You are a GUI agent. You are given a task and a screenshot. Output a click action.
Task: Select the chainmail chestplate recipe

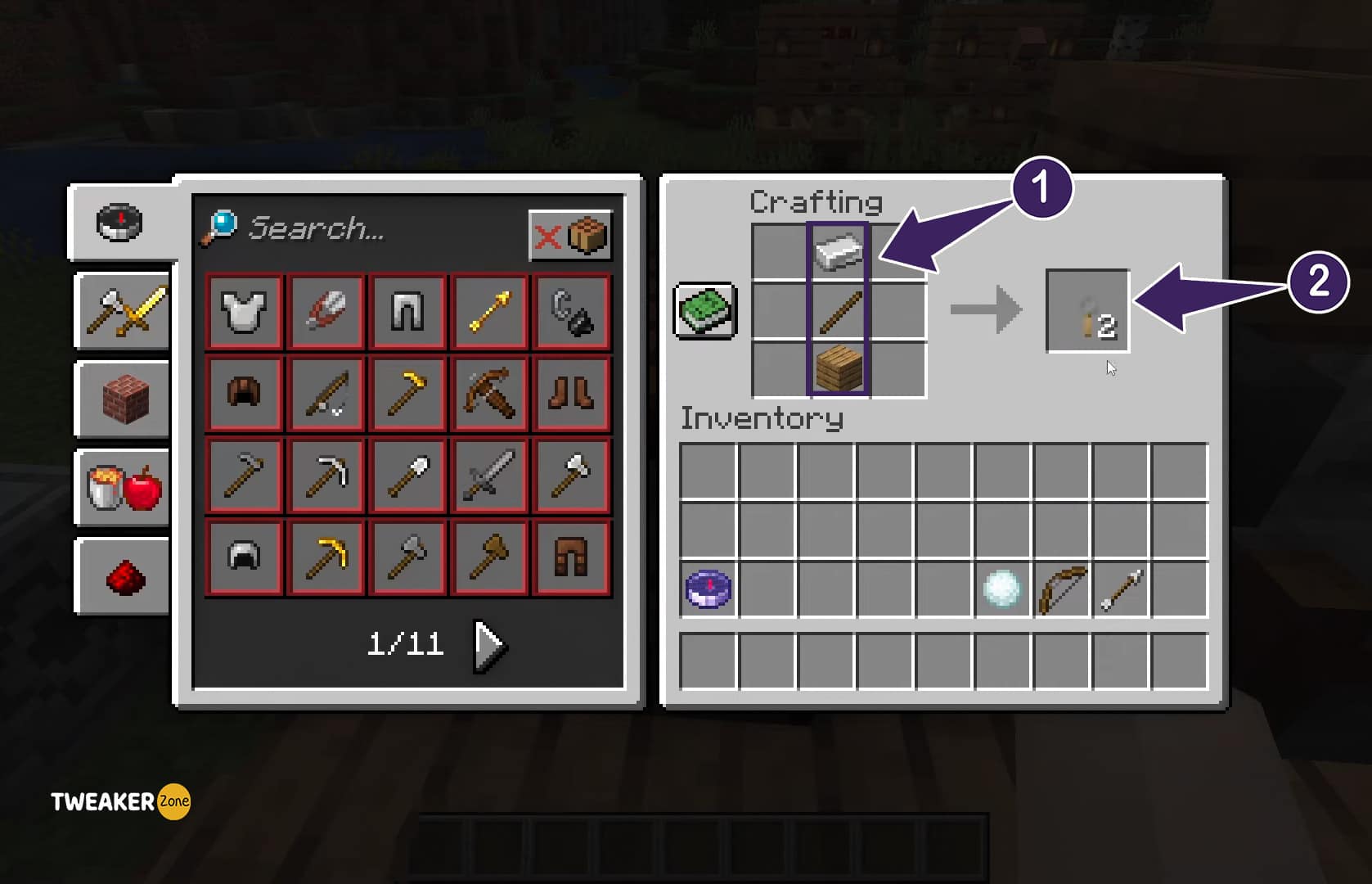click(x=243, y=311)
